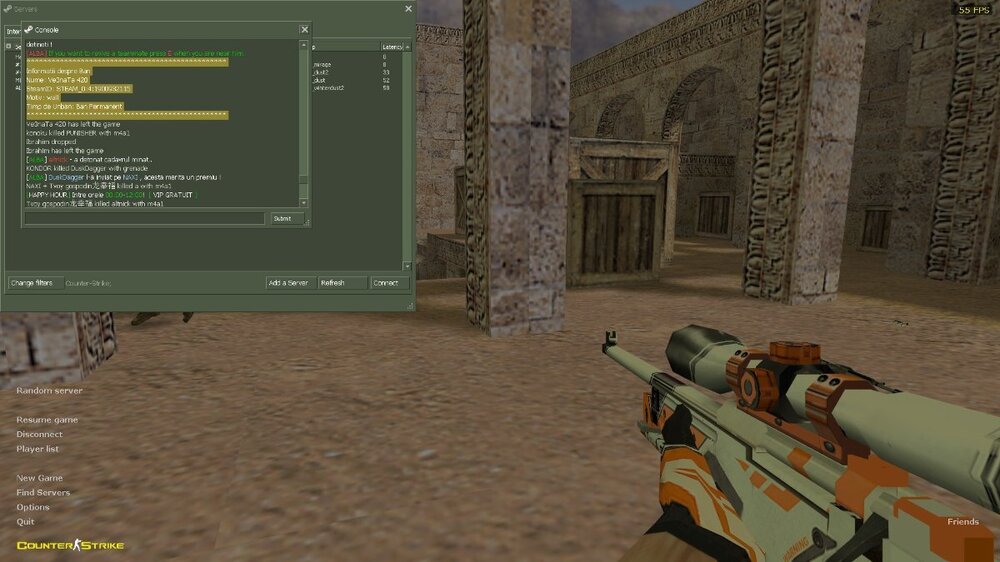Close the Servers window
Image resolution: width=1000 pixels, height=562 pixels.
pyautogui.click(x=408, y=9)
